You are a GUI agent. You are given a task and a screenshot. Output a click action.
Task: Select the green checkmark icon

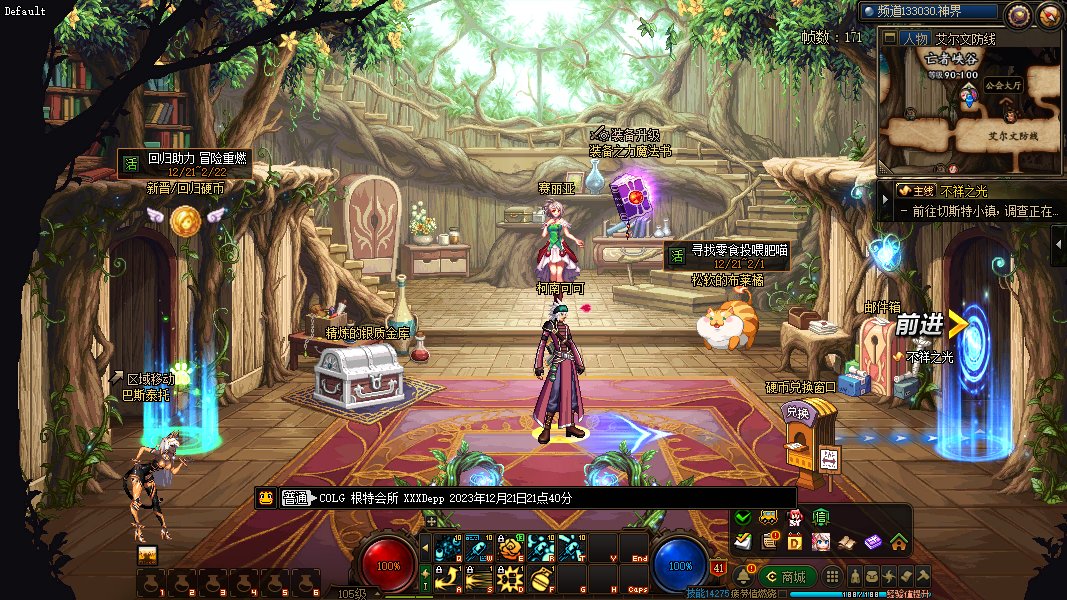742,517
